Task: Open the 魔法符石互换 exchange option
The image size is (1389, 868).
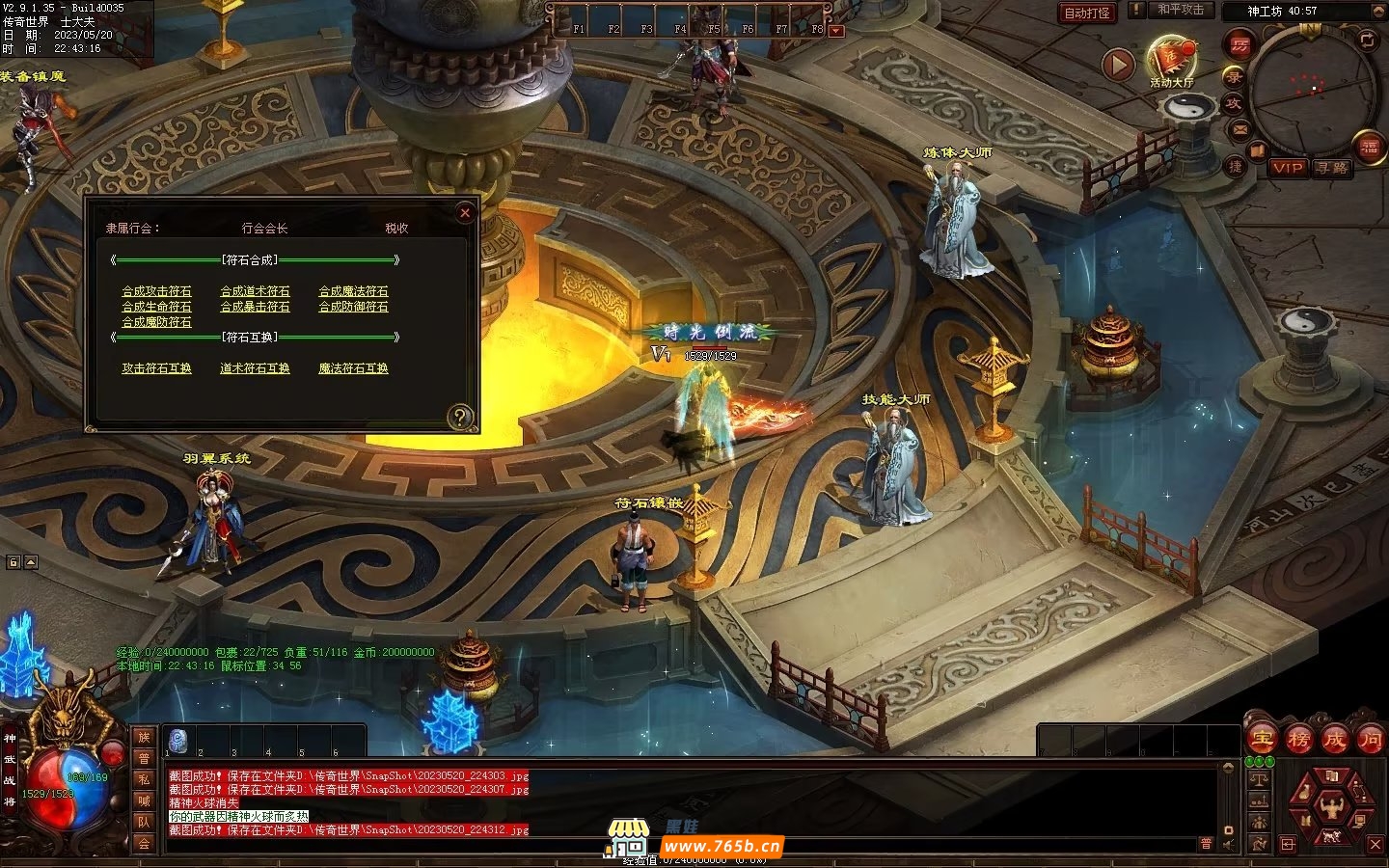Action: tap(353, 368)
